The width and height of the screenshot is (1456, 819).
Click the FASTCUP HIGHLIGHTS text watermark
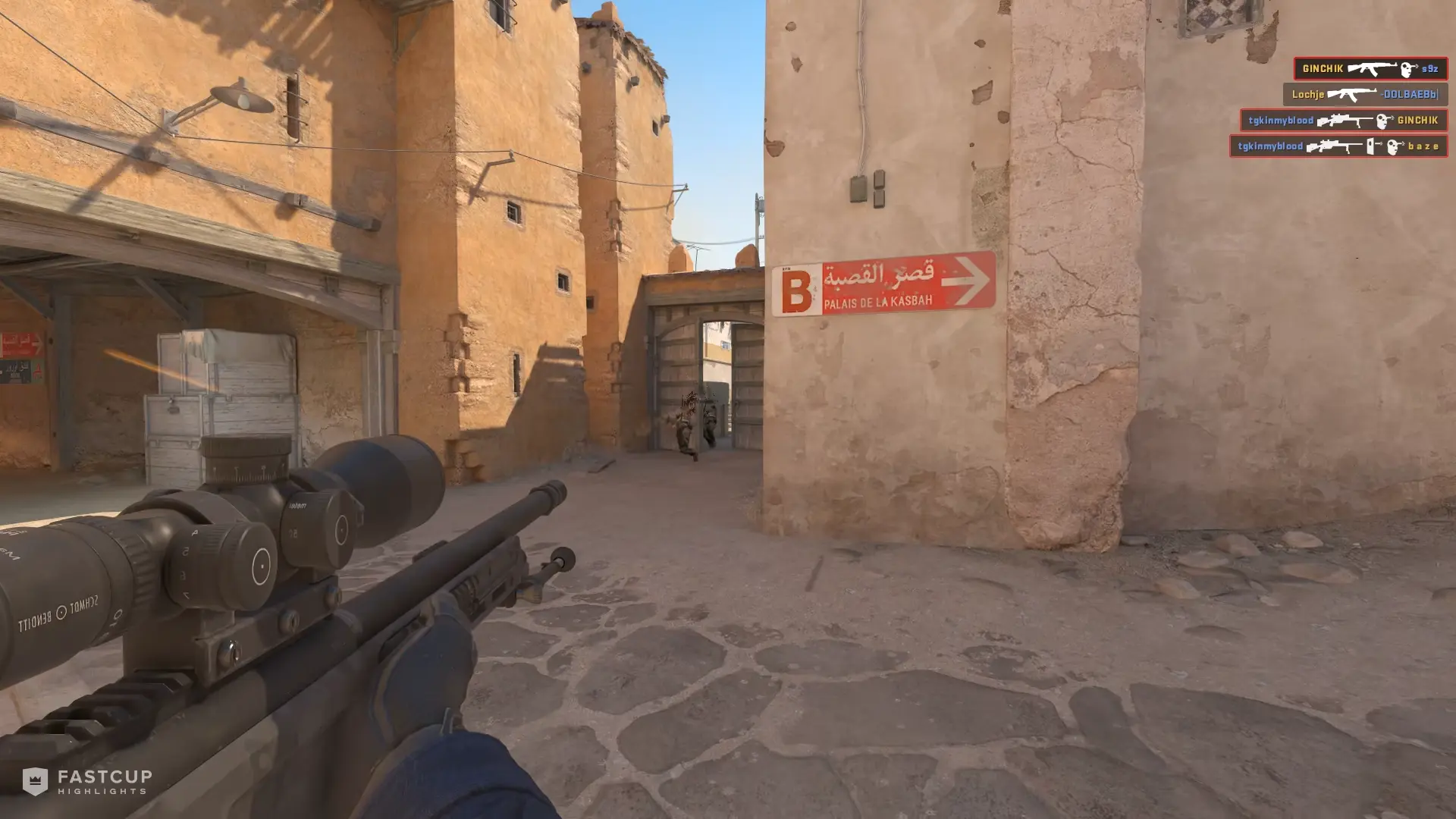point(102,782)
